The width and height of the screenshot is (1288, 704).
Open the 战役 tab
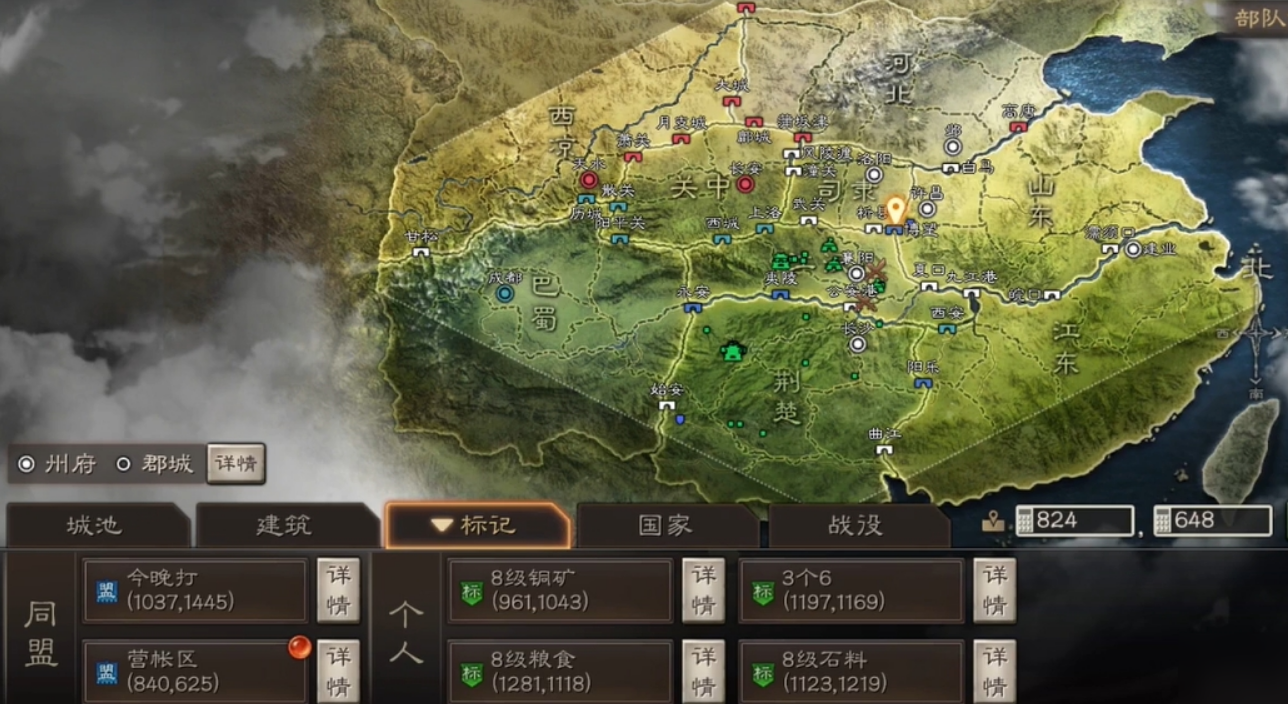pyautogui.click(x=856, y=526)
